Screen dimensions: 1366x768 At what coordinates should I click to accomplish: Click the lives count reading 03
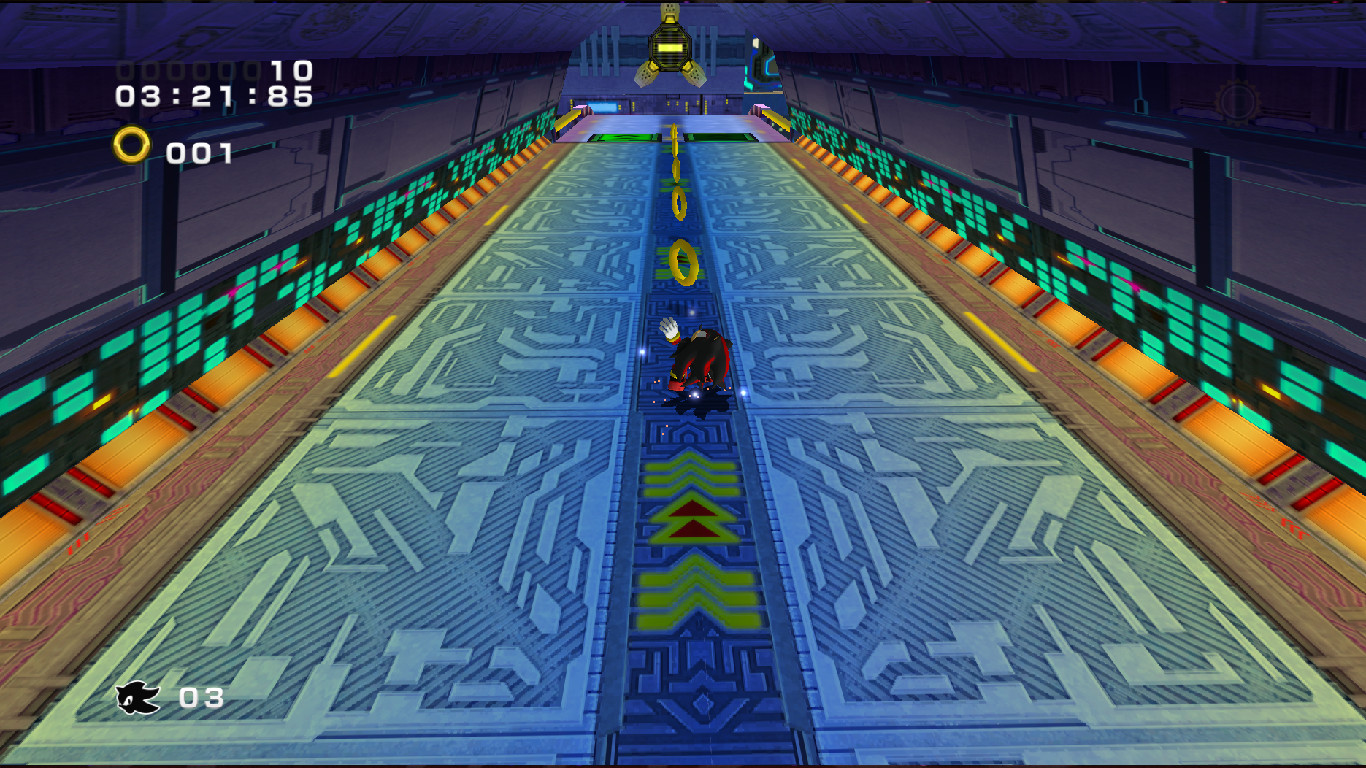(x=203, y=699)
